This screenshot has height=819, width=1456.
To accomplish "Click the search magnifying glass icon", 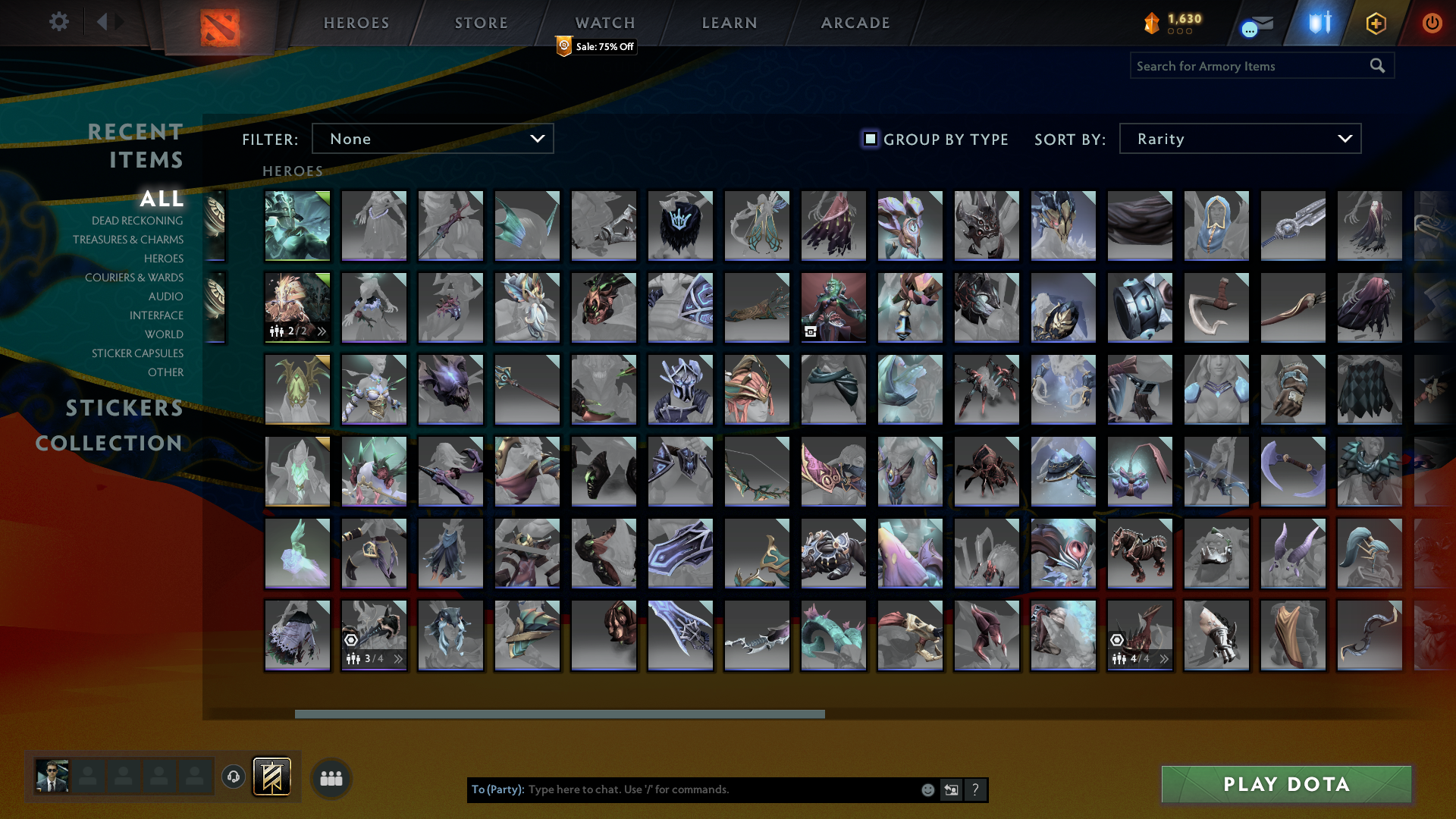I will [x=1377, y=66].
